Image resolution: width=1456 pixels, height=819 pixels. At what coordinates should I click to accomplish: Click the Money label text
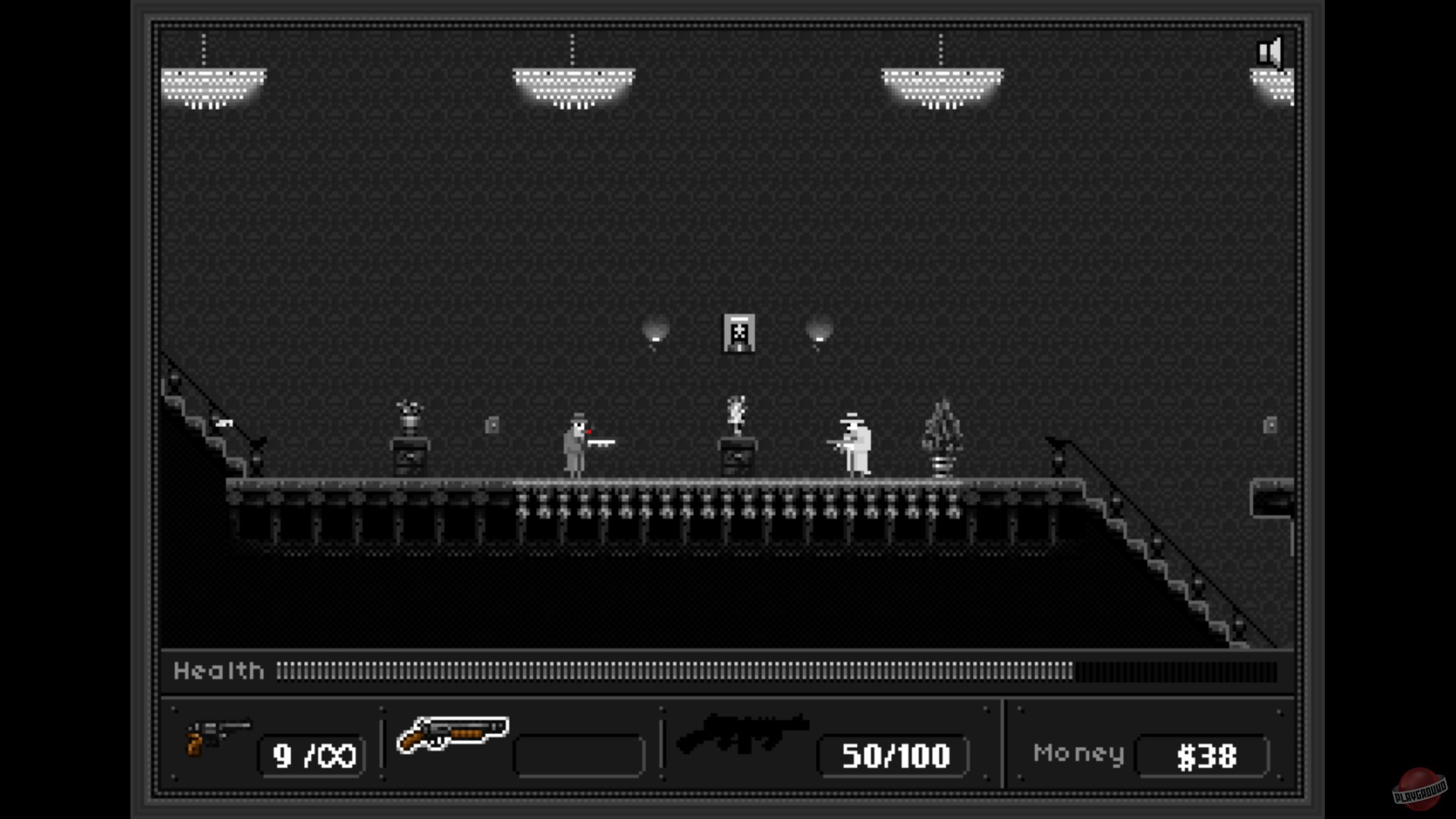(x=1079, y=753)
